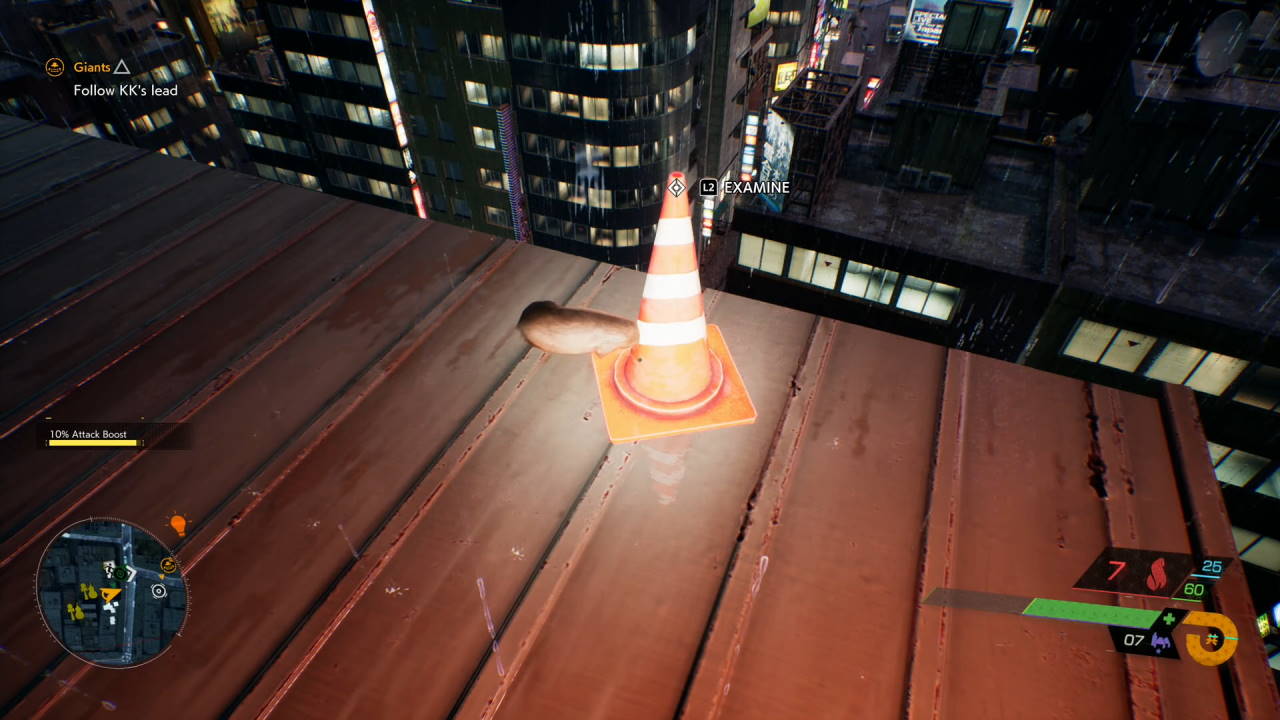1280x720 pixels.
Task: Select the green health cross icon
Action: click(1169, 619)
